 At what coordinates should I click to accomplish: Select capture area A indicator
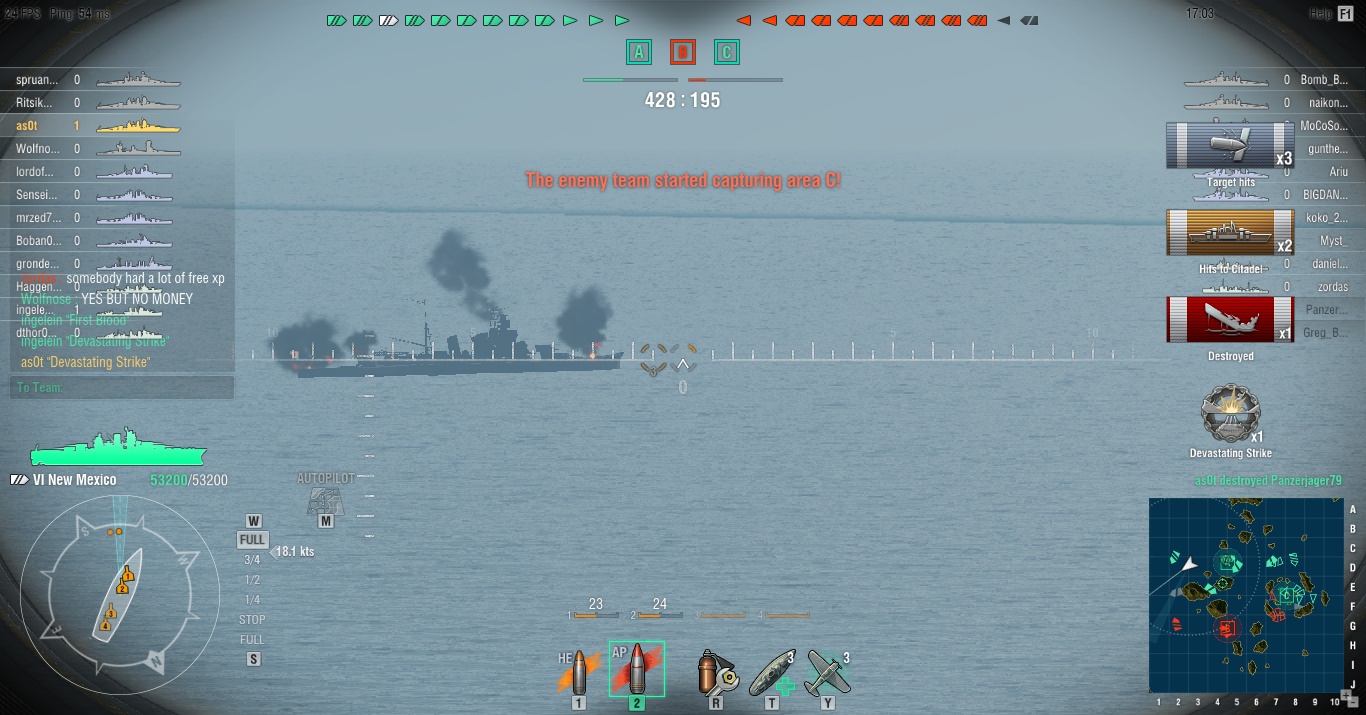point(639,52)
